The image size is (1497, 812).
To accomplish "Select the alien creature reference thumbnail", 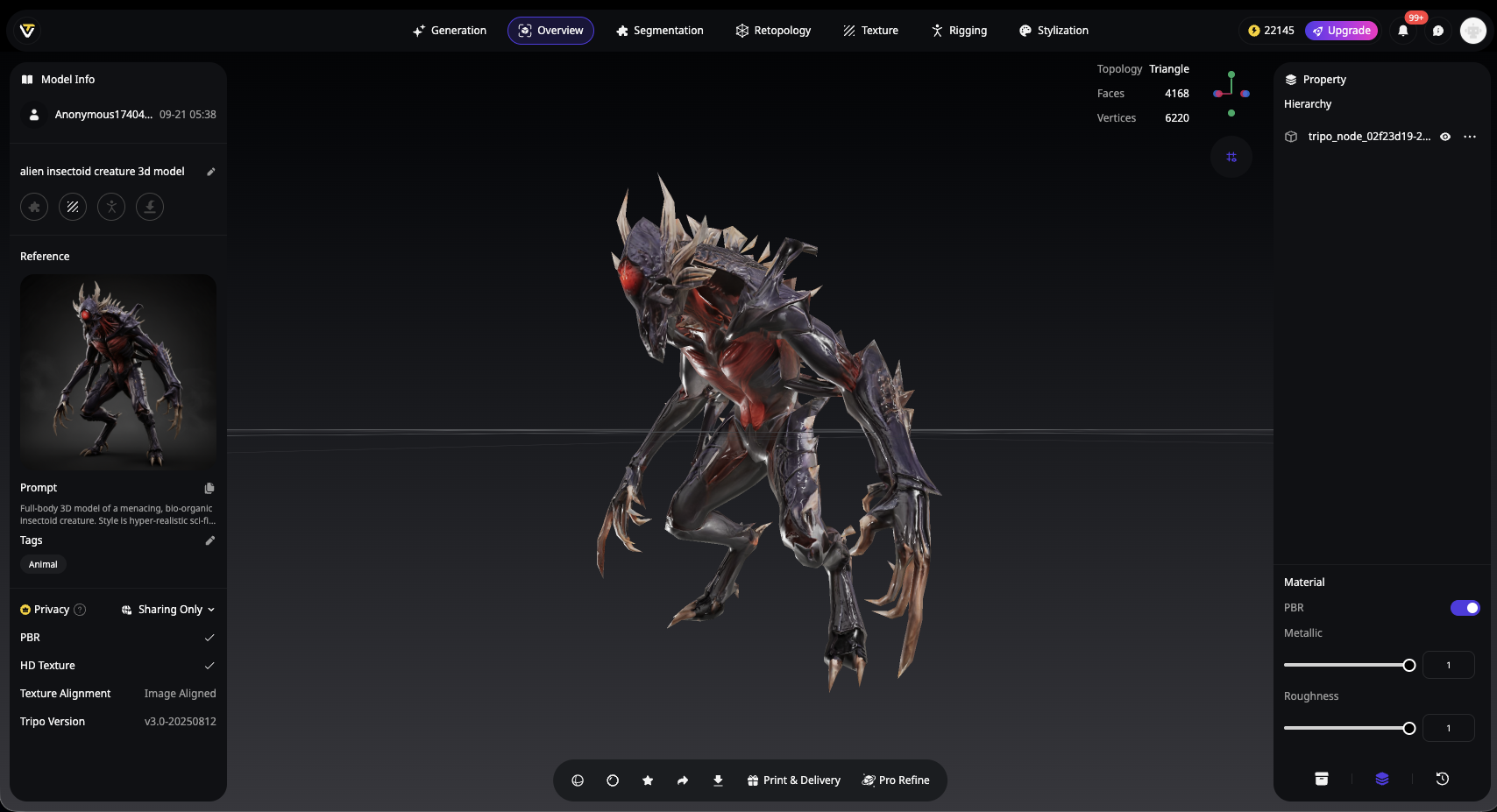I will coord(118,372).
